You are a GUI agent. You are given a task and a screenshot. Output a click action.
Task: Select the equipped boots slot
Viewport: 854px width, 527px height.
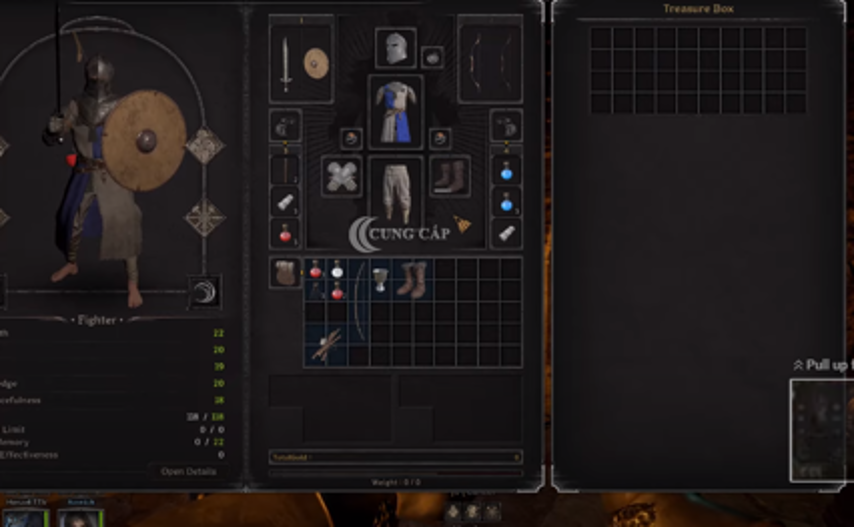(449, 176)
